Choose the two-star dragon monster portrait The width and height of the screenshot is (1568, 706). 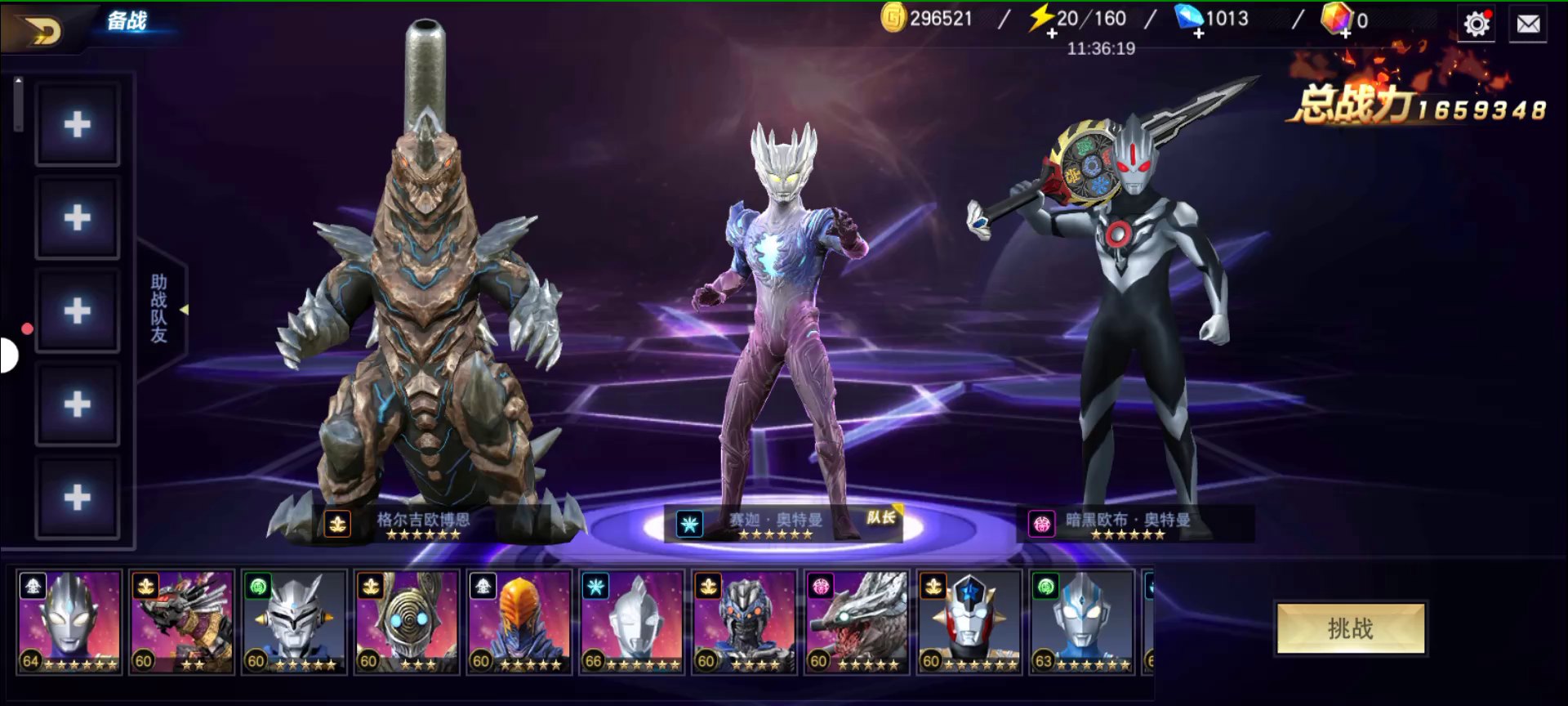(182, 622)
